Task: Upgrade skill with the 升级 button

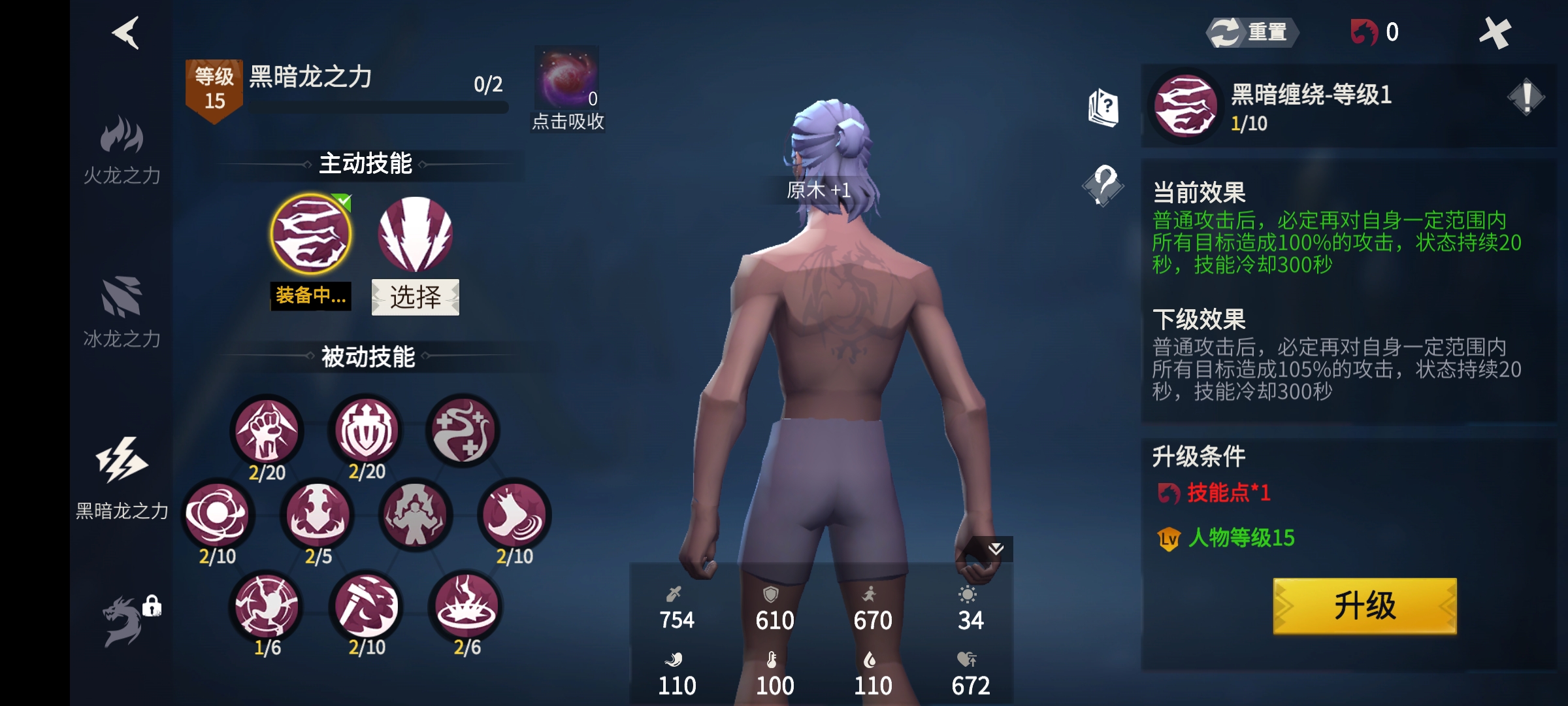Action: pos(1364,606)
